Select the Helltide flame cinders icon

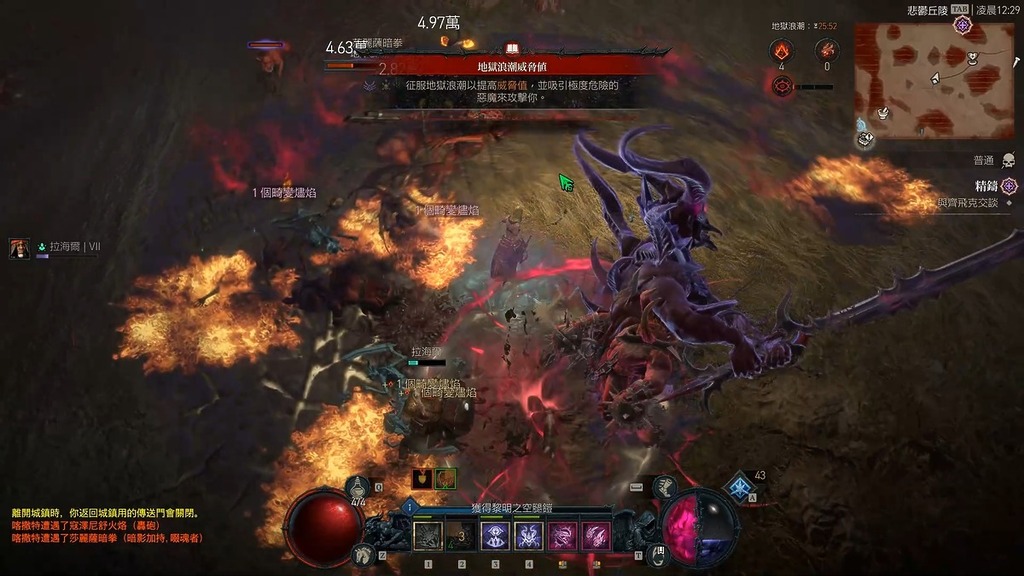pos(780,50)
